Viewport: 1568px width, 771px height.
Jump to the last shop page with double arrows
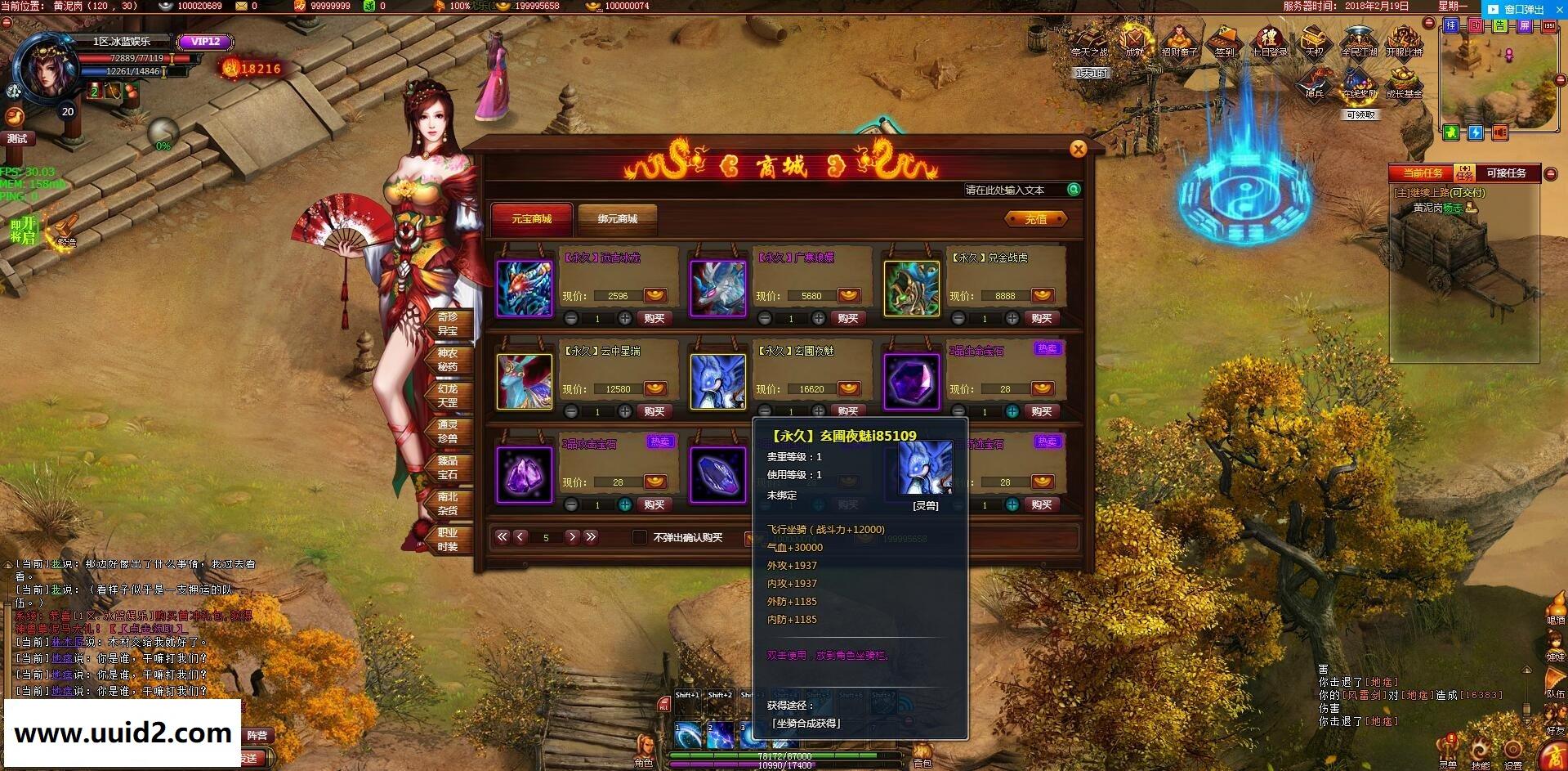click(590, 537)
